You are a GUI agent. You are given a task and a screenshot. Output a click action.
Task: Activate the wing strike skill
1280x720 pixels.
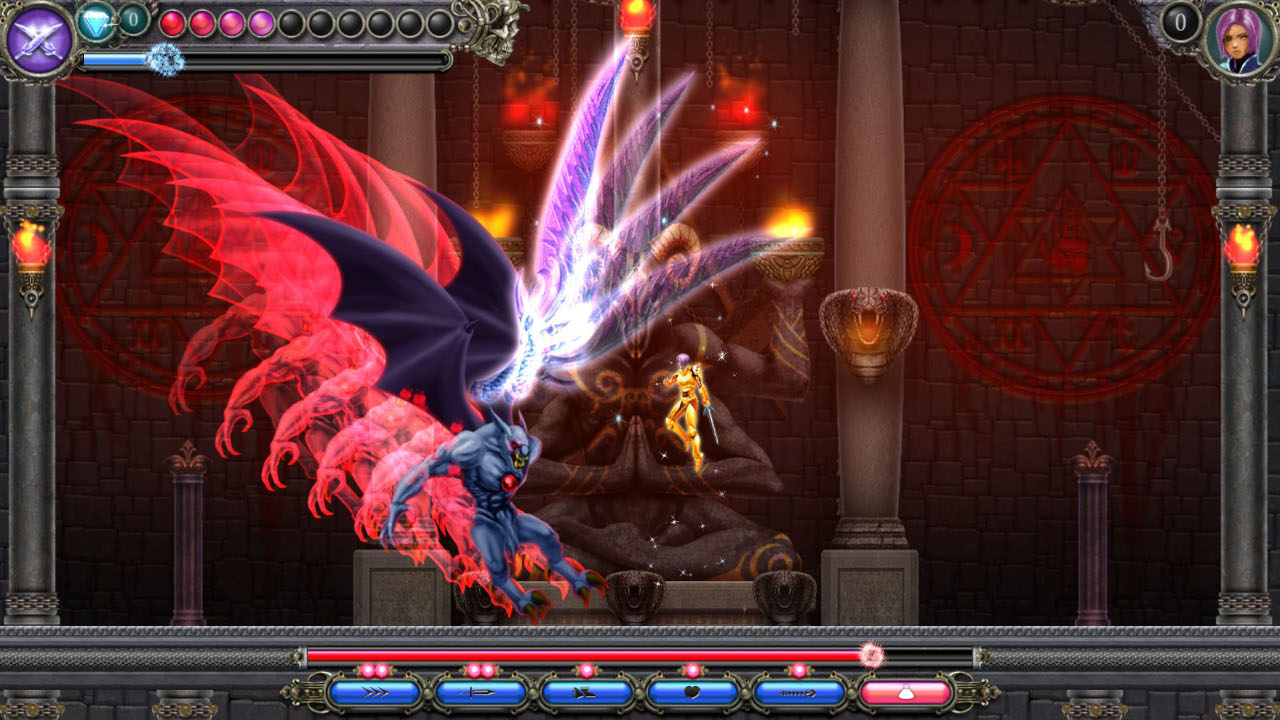(586, 690)
